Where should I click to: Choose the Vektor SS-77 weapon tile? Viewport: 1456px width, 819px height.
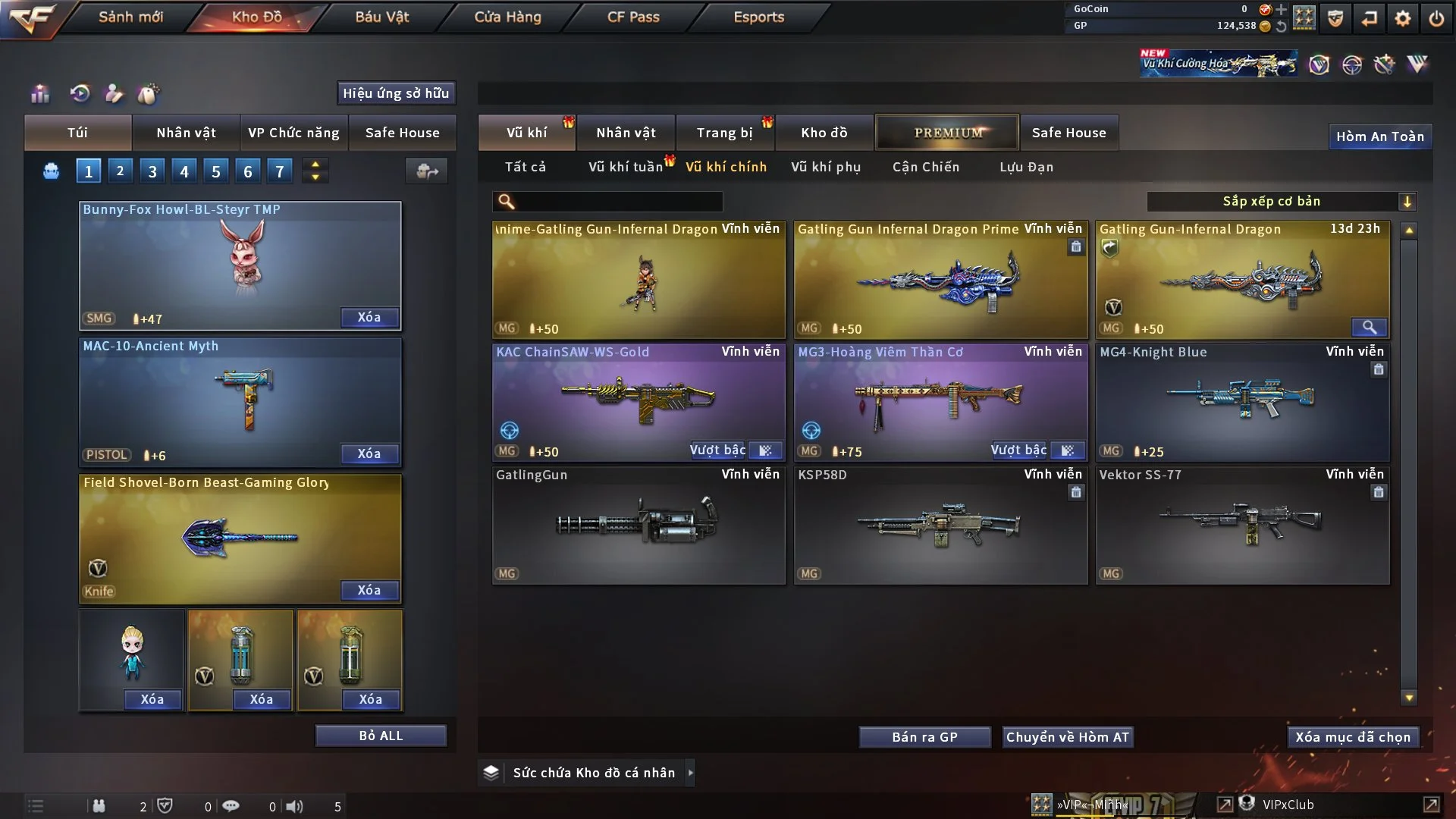point(1242,525)
